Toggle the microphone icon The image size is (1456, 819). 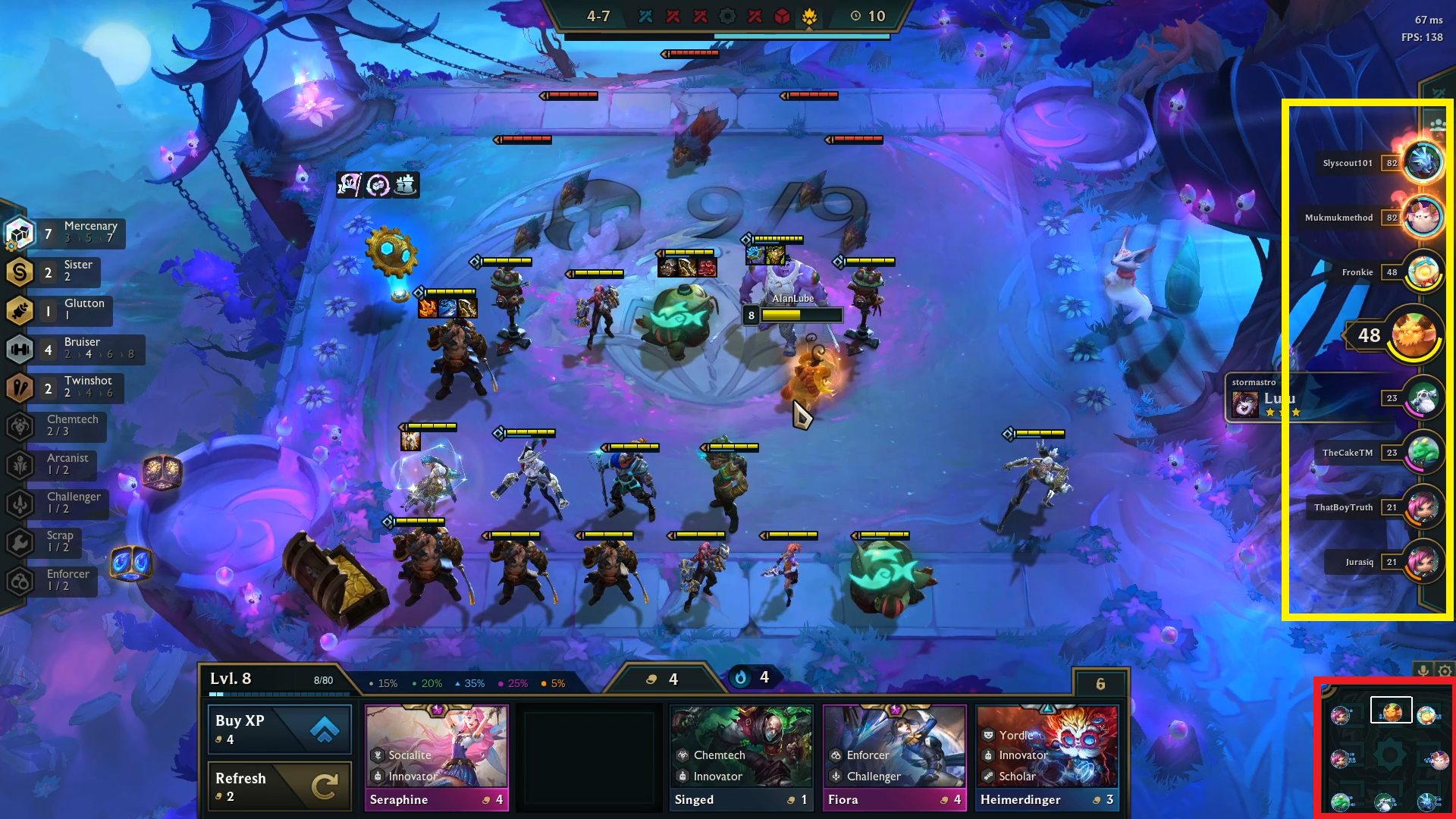pos(1423,671)
